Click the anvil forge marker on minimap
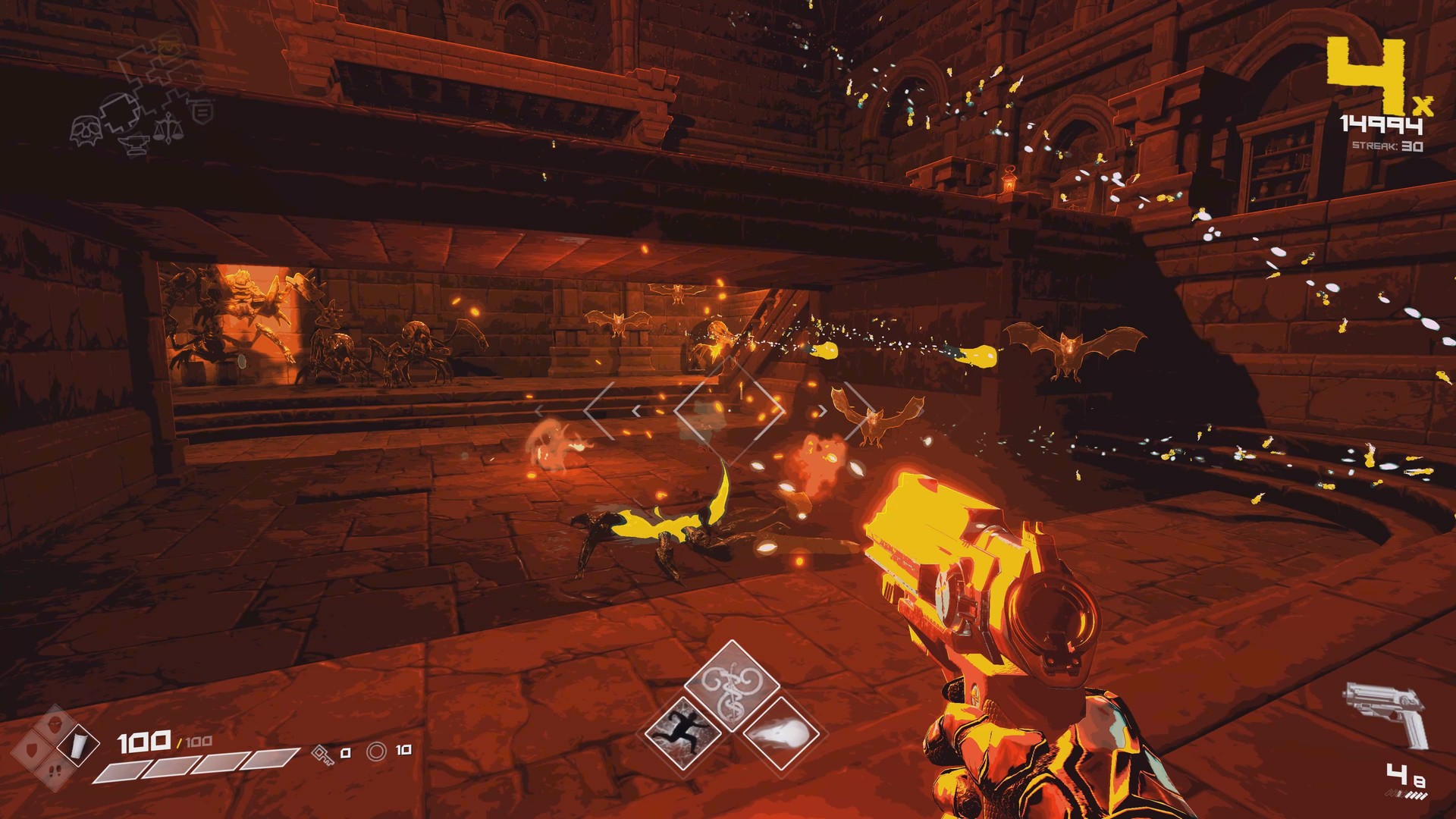 tap(133, 144)
